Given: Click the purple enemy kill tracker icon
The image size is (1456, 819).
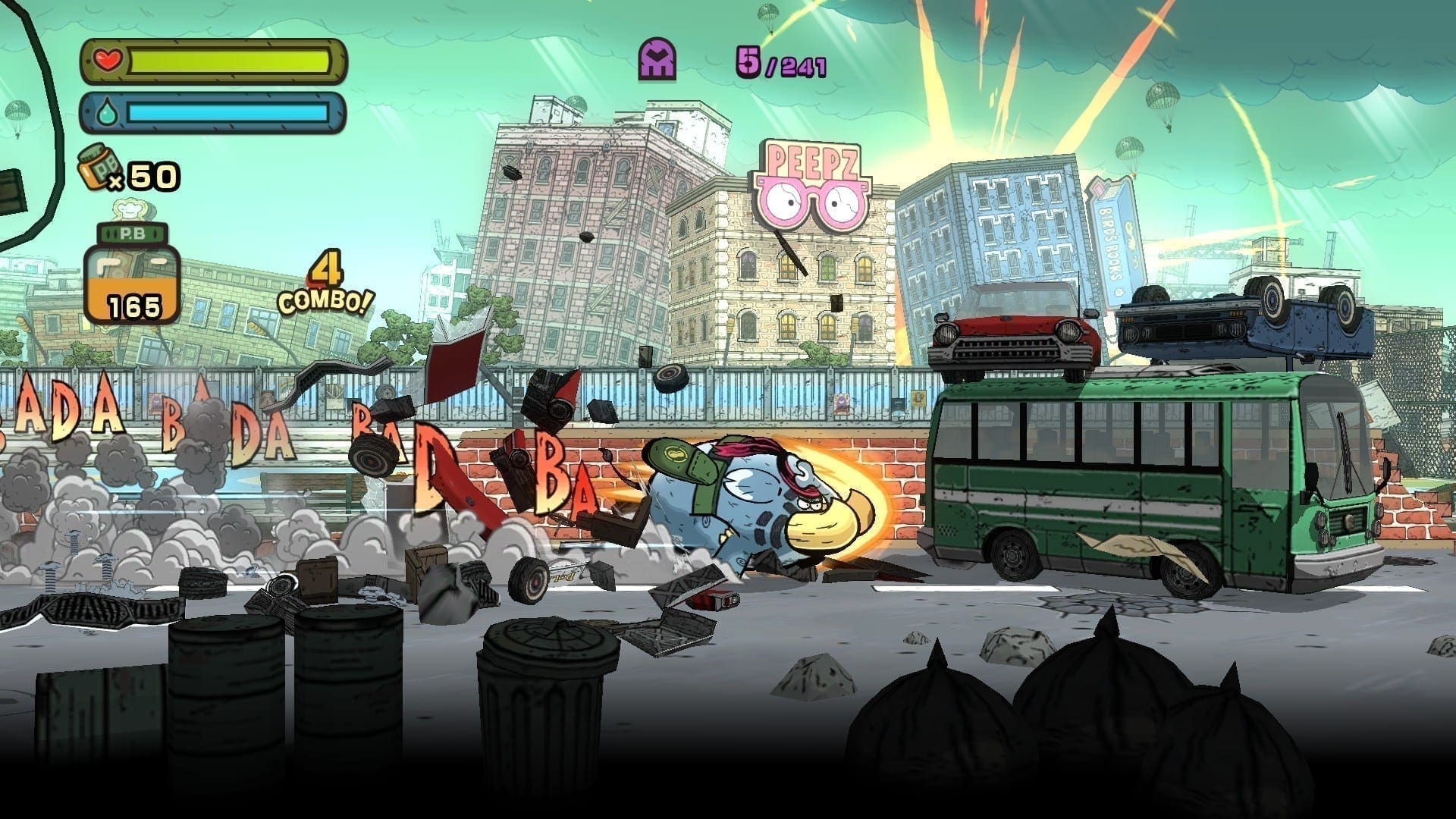Looking at the screenshot, I should pyautogui.click(x=658, y=59).
